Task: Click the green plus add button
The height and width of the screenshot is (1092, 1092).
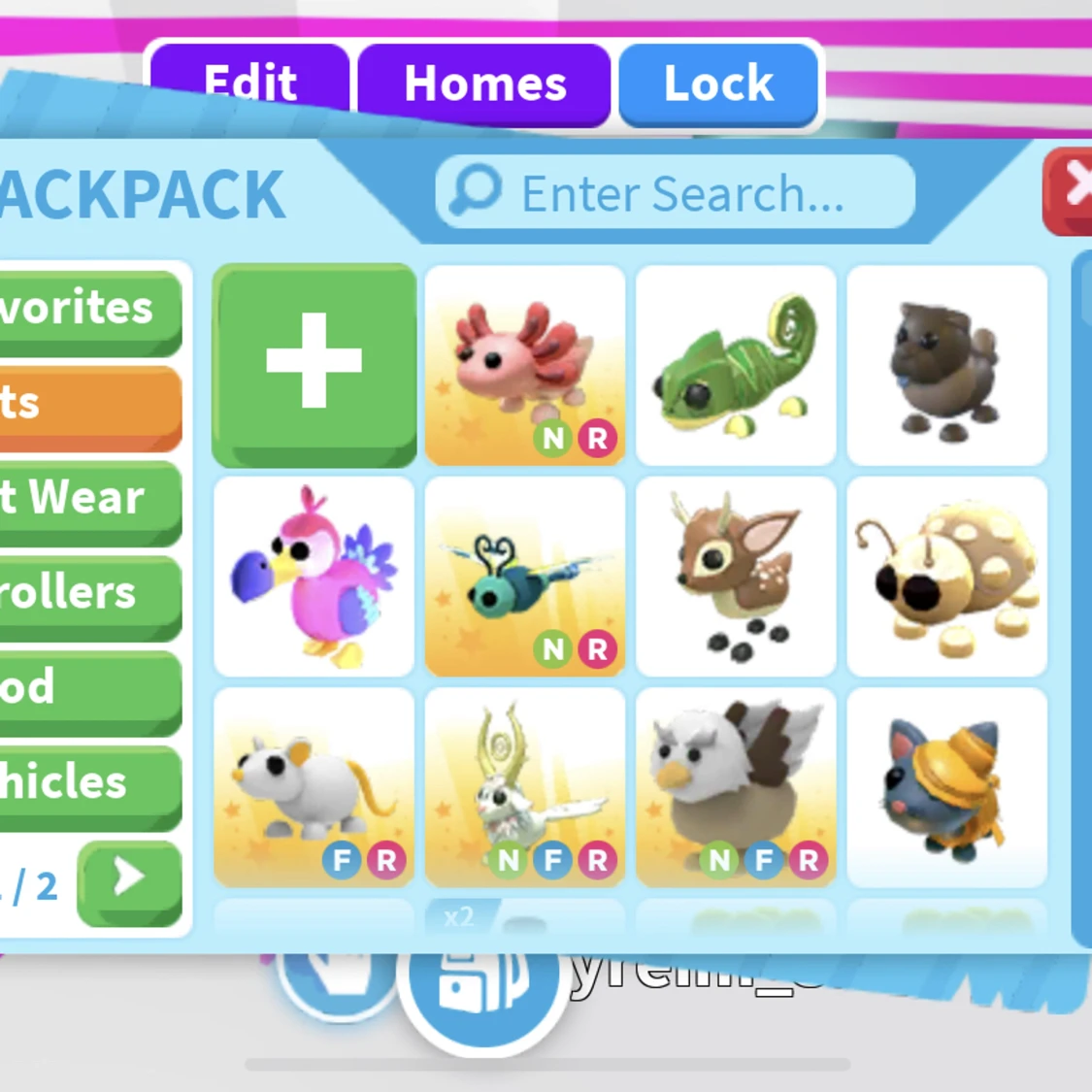Action: coord(314,364)
